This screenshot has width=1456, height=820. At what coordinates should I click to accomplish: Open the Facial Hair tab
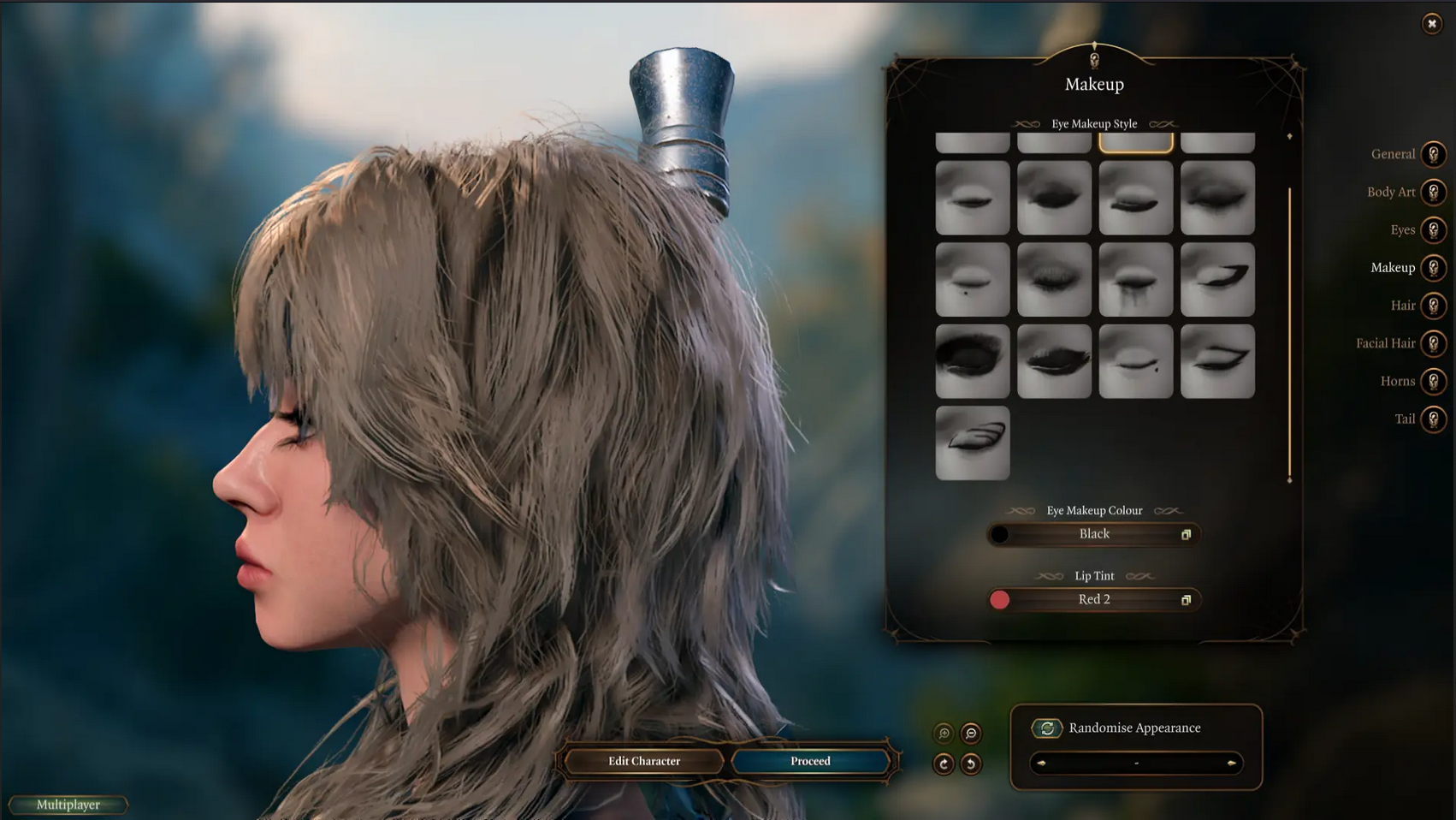1433,343
